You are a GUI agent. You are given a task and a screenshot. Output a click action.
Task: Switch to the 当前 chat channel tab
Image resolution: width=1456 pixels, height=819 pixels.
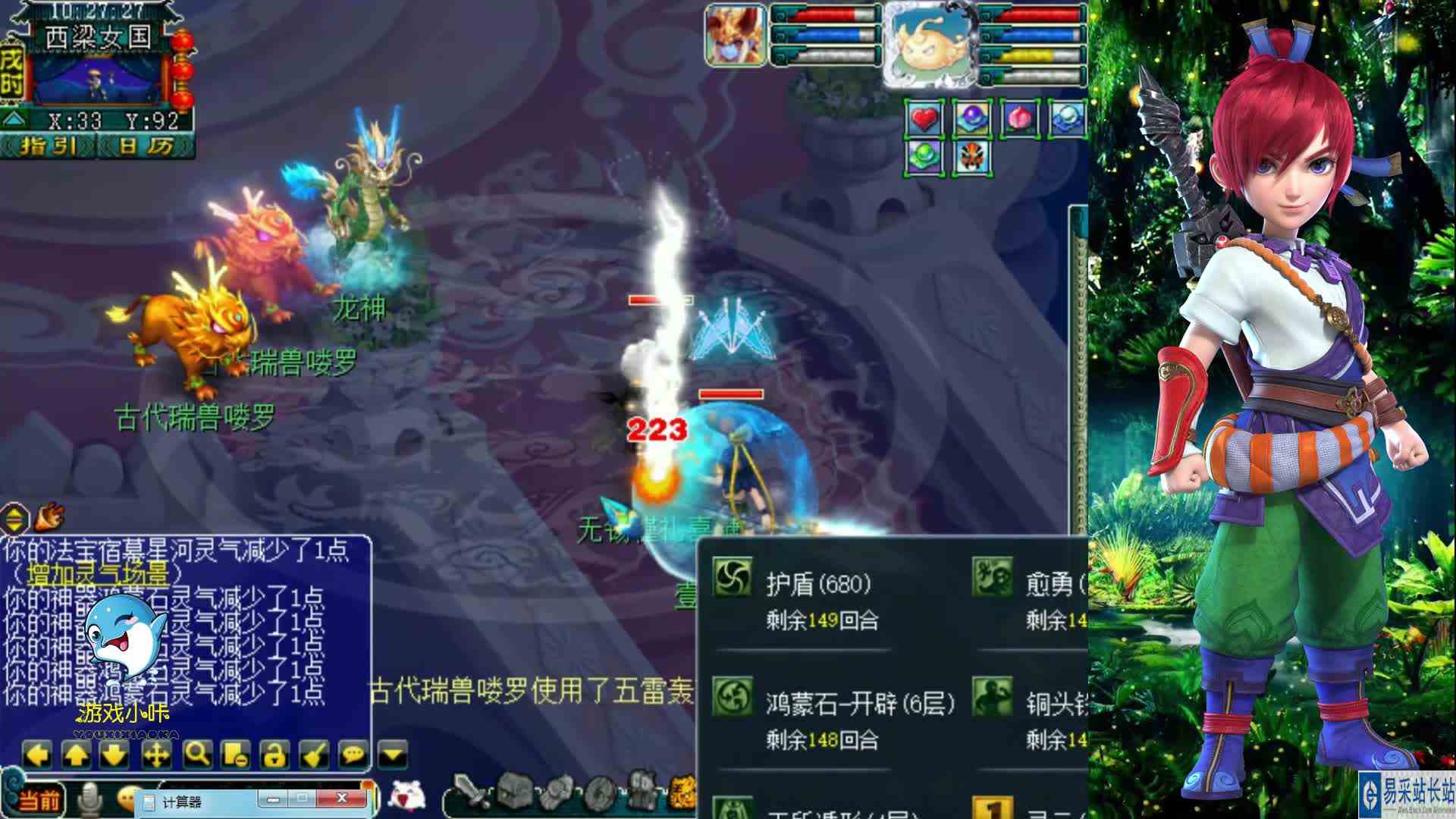(x=38, y=800)
